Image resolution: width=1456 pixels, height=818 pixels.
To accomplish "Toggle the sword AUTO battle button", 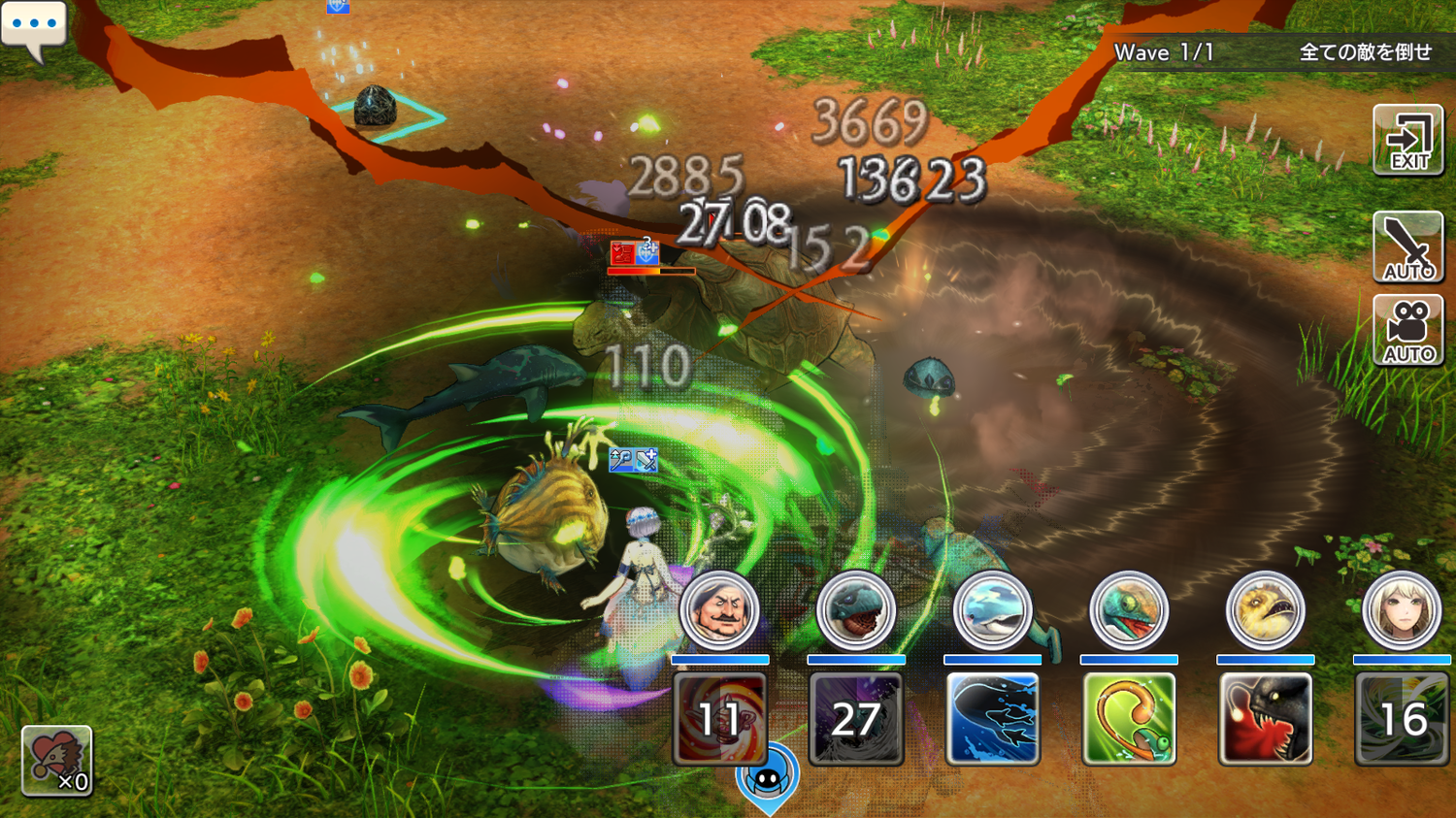I will point(1407,247).
